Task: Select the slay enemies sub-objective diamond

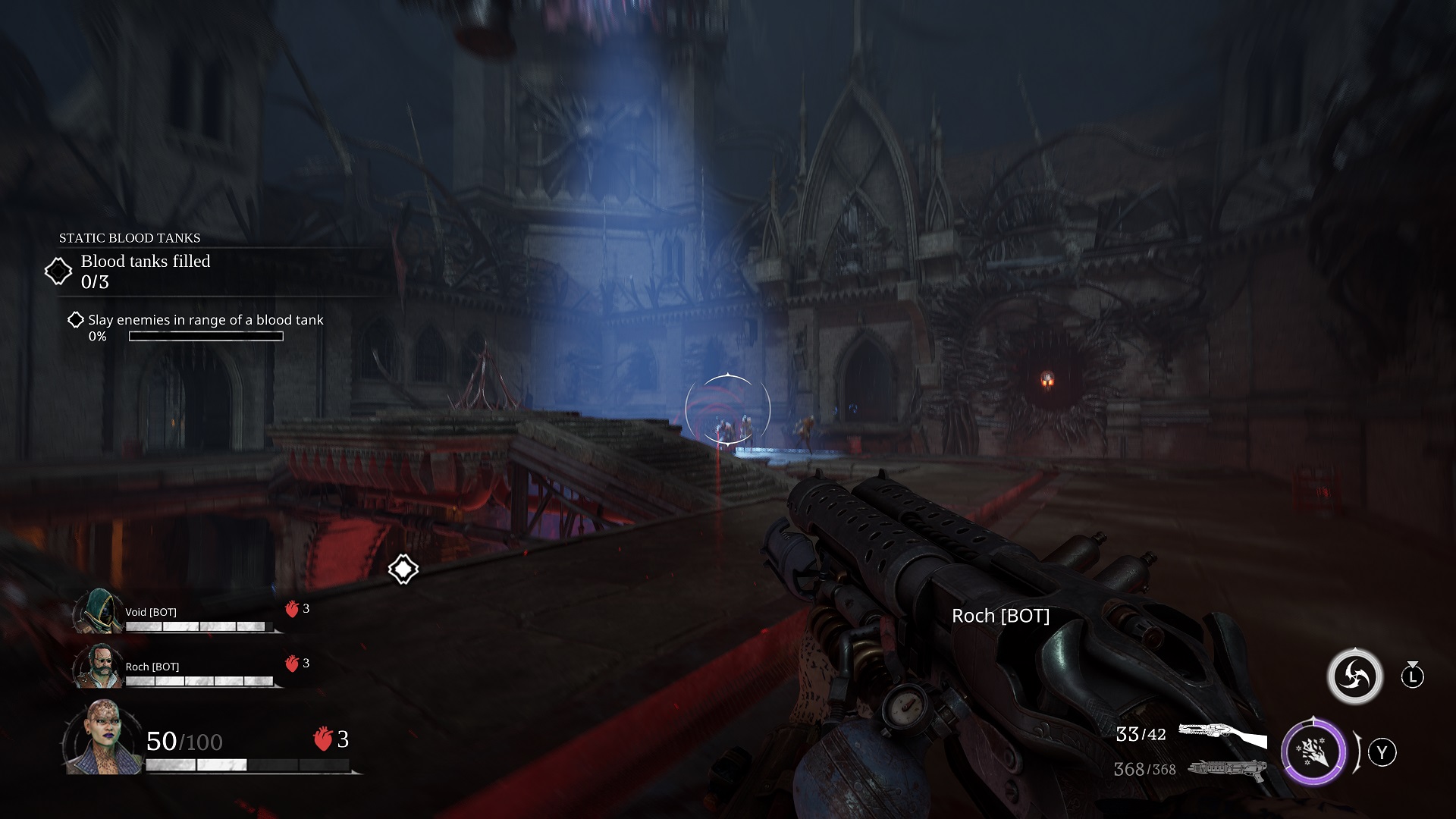Action: tap(76, 320)
